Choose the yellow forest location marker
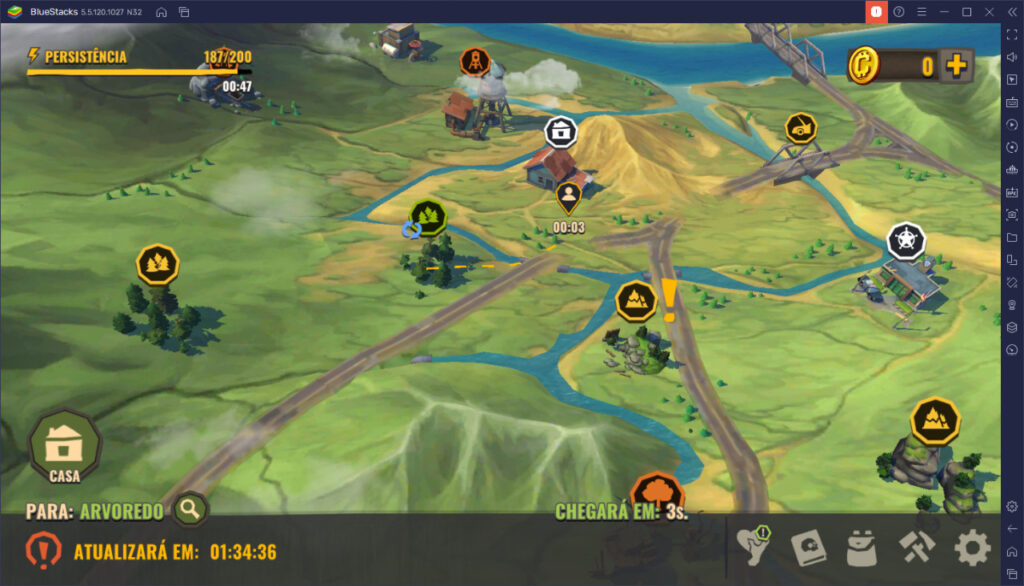1024x586 pixels. tap(157, 264)
